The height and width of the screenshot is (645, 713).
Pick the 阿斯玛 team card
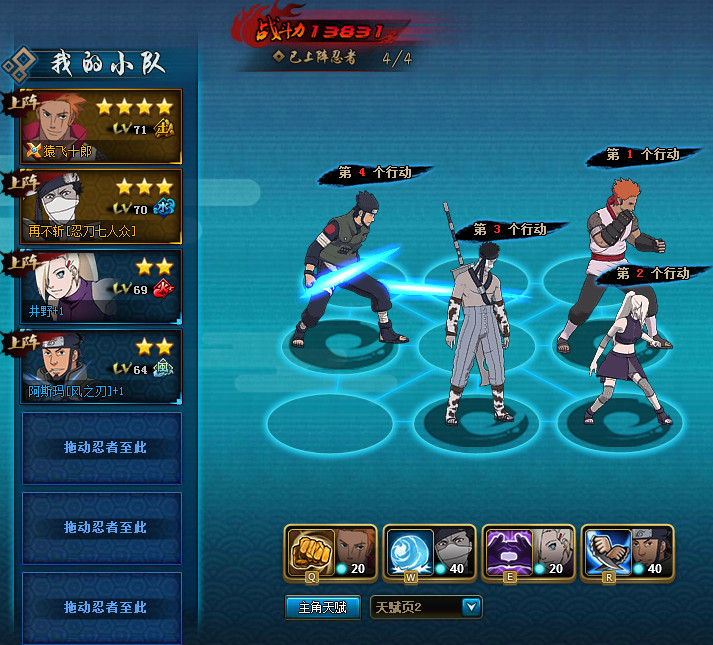[x=101, y=366]
